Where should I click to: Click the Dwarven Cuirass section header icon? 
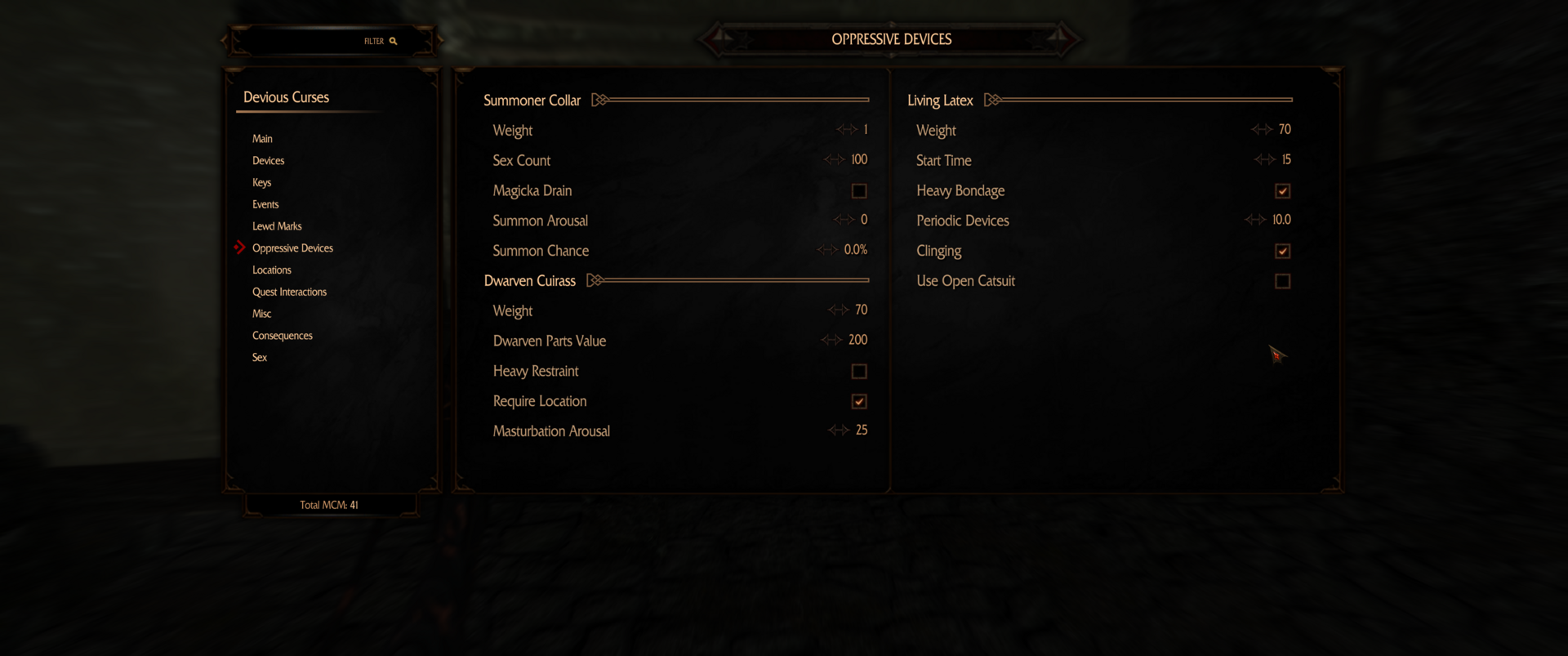point(595,280)
